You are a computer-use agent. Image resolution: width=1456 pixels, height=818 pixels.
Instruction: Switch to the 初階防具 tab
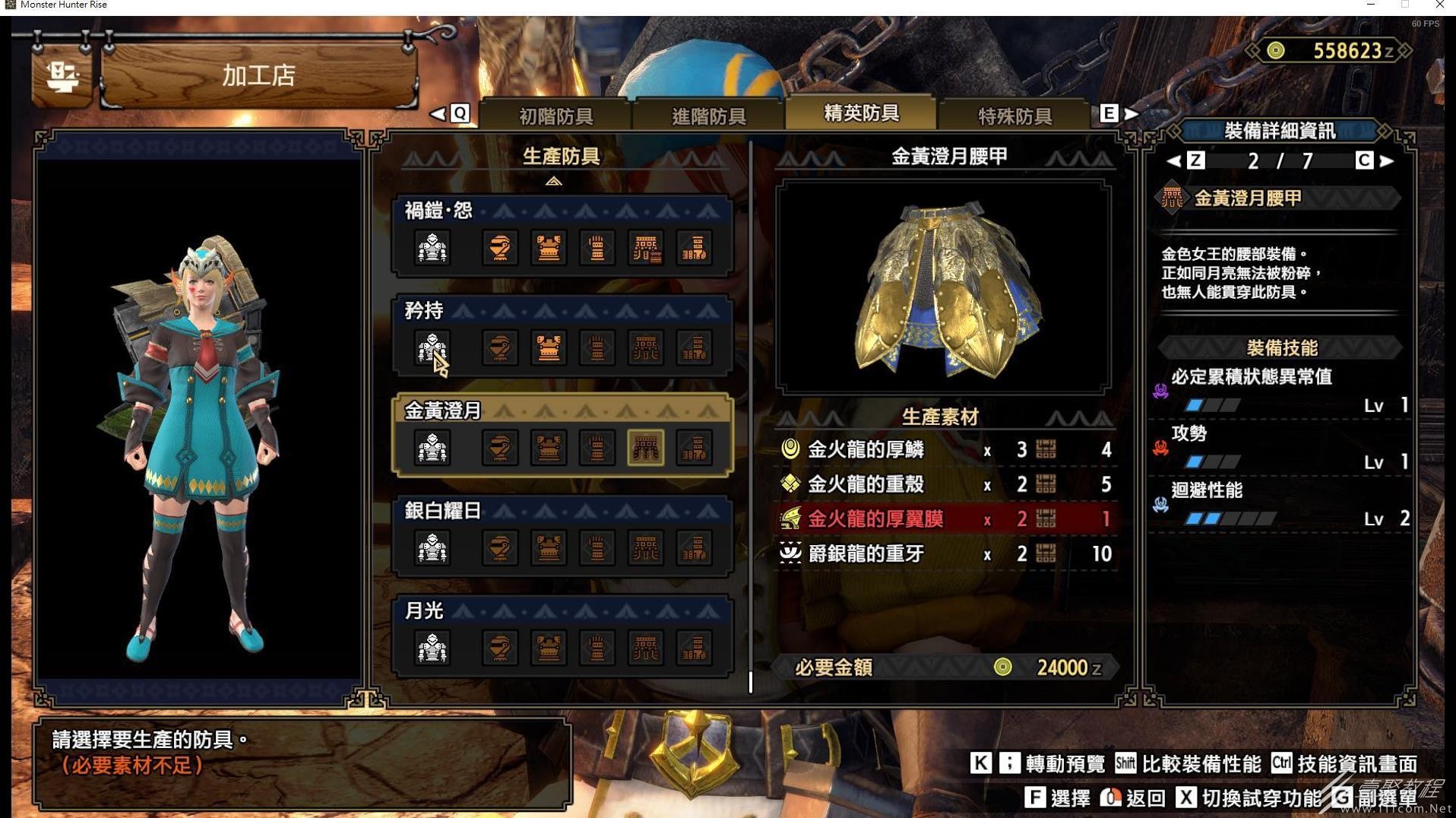555,116
